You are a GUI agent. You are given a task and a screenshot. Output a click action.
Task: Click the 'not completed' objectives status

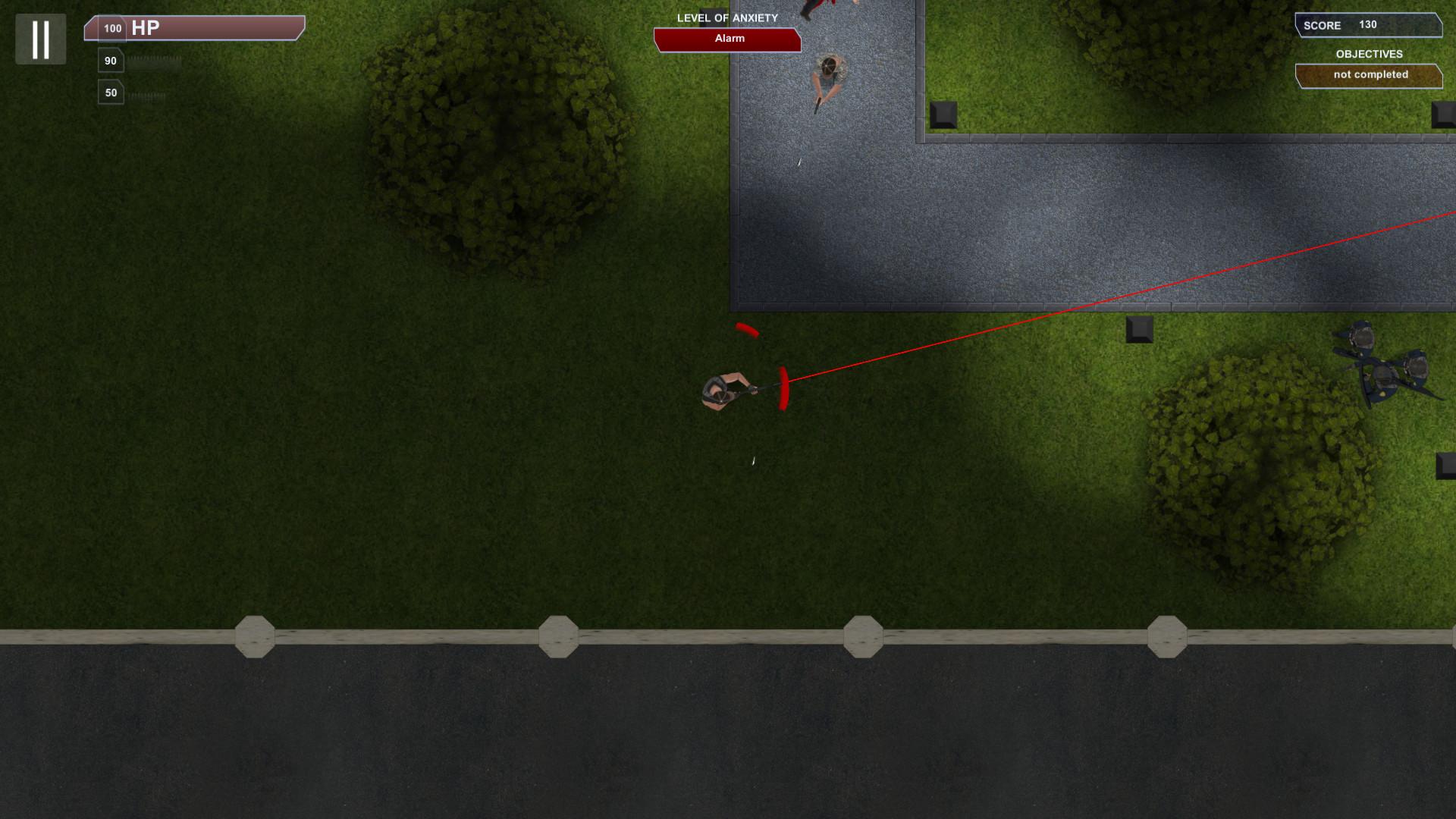(x=1370, y=74)
